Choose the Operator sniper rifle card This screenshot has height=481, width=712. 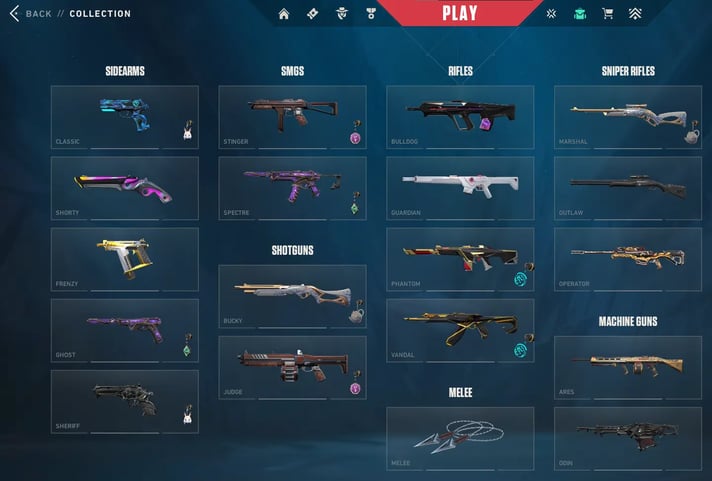point(628,259)
